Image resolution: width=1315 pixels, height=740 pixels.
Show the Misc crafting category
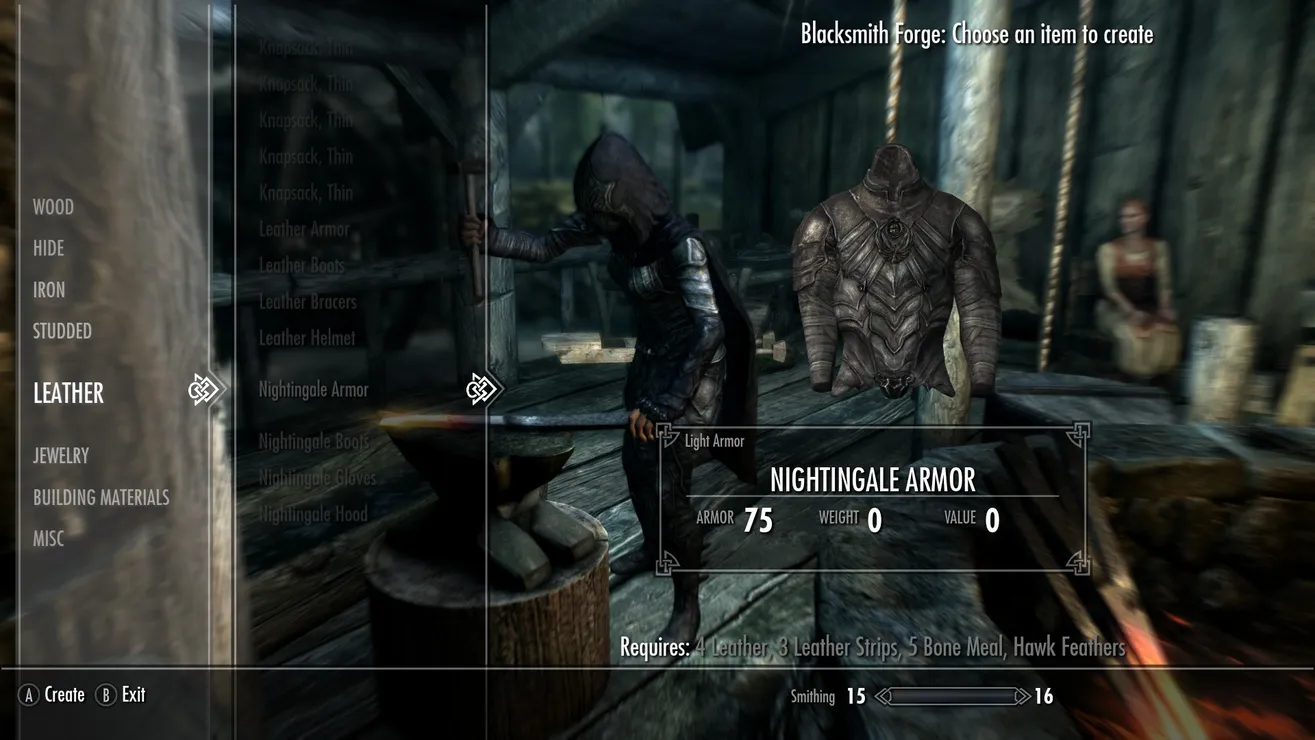click(x=48, y=538)
